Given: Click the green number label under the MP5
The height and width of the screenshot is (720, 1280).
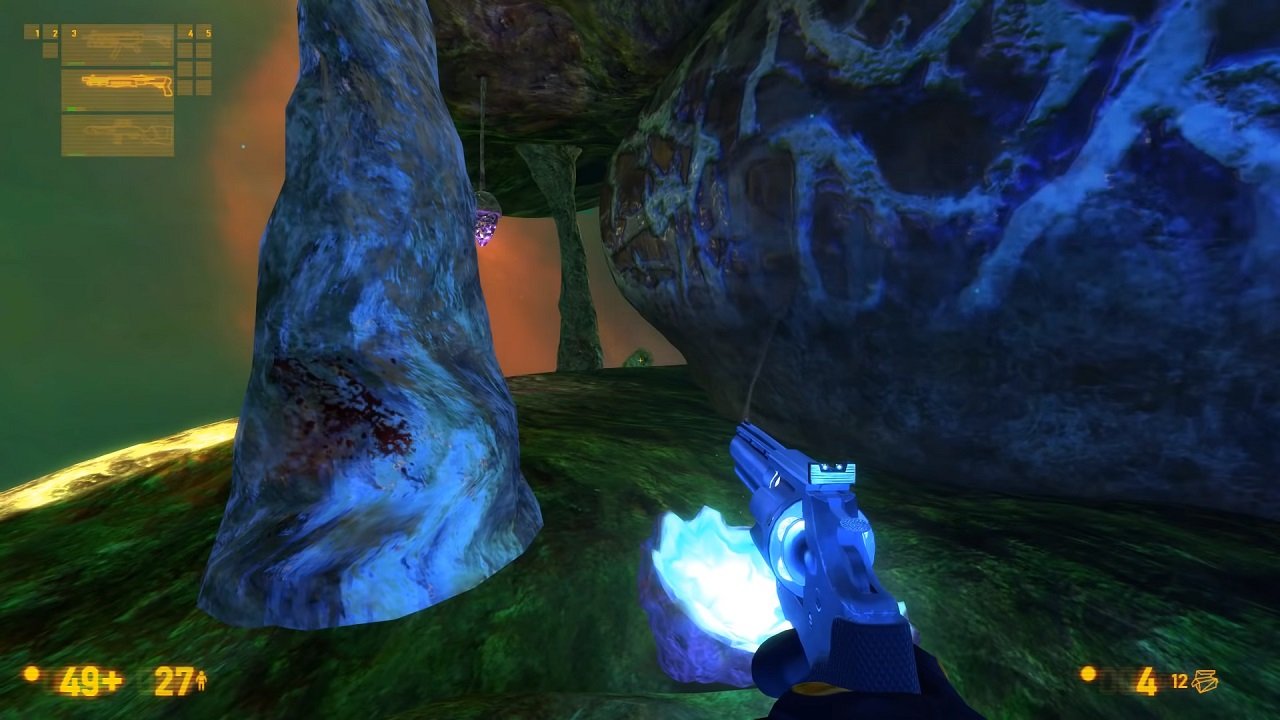Looking at the screenshot, I should click(75, 63).
